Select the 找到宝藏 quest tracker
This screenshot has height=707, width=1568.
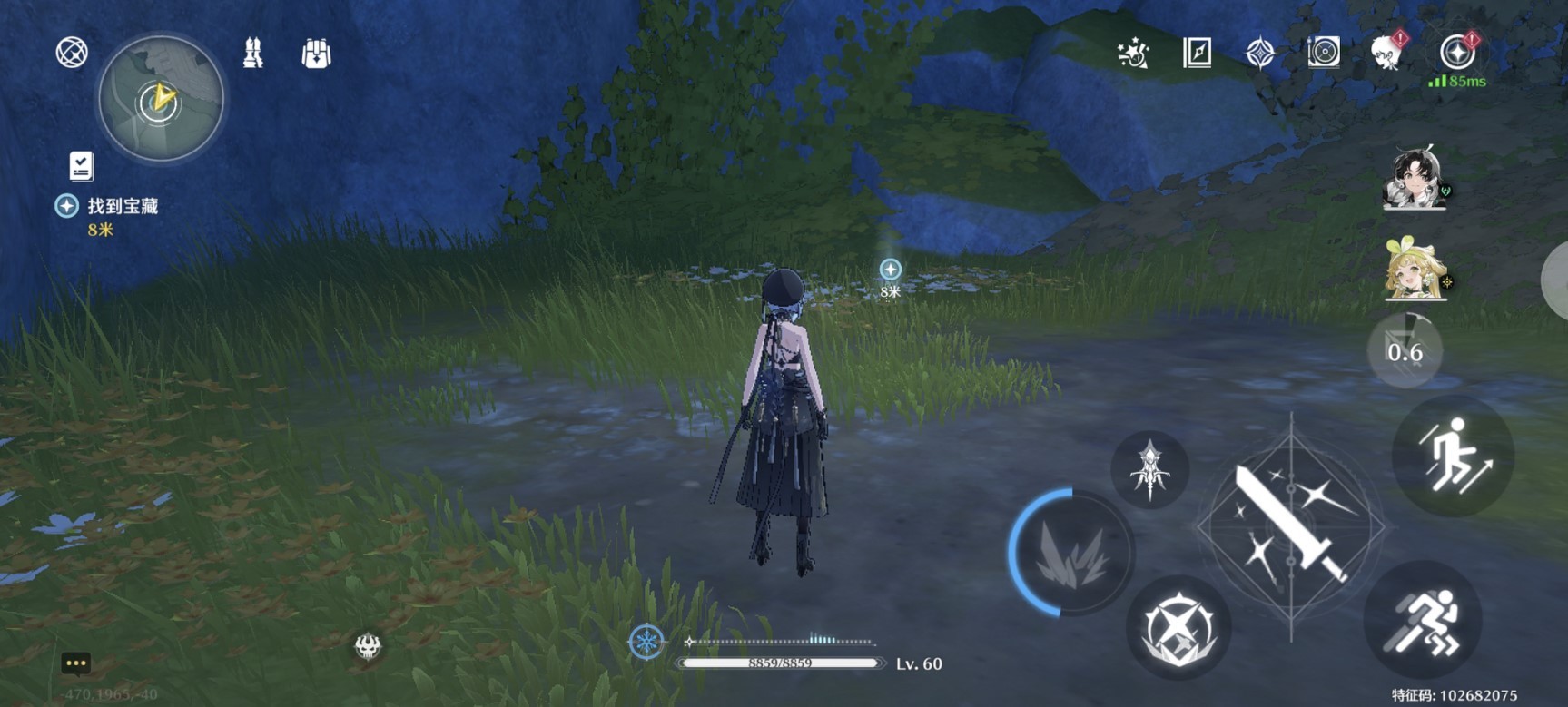pos(122,207)
